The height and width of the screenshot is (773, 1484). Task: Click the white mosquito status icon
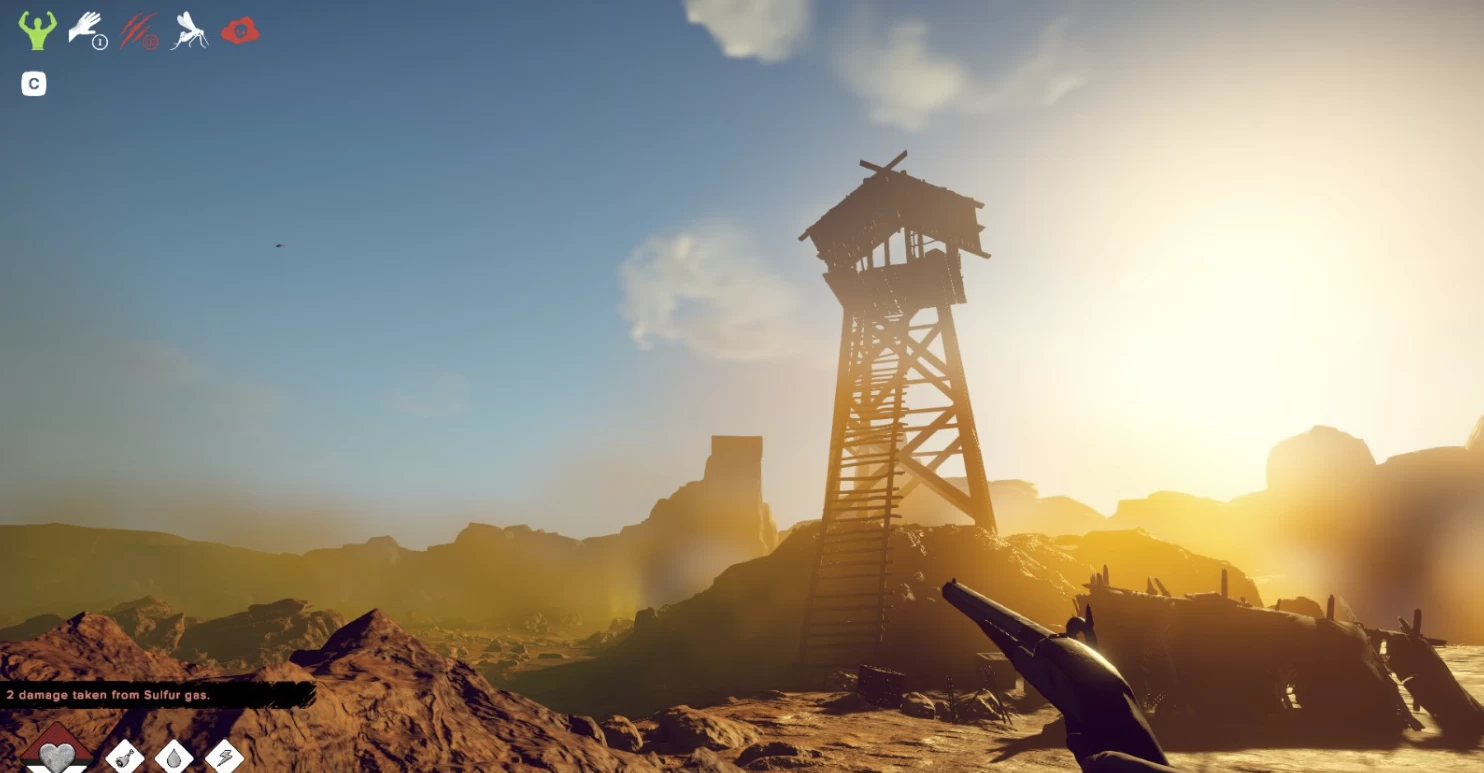pos(189,30)
